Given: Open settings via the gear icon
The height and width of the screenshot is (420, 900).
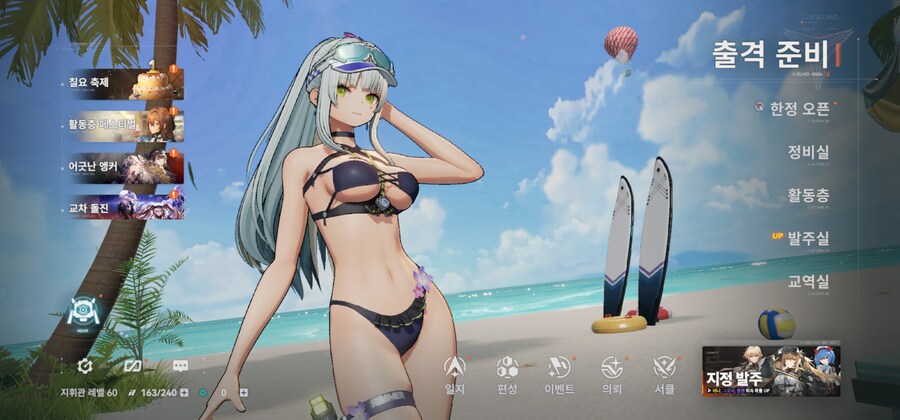Looking at the screenshot, I should (x=85, y=366).
